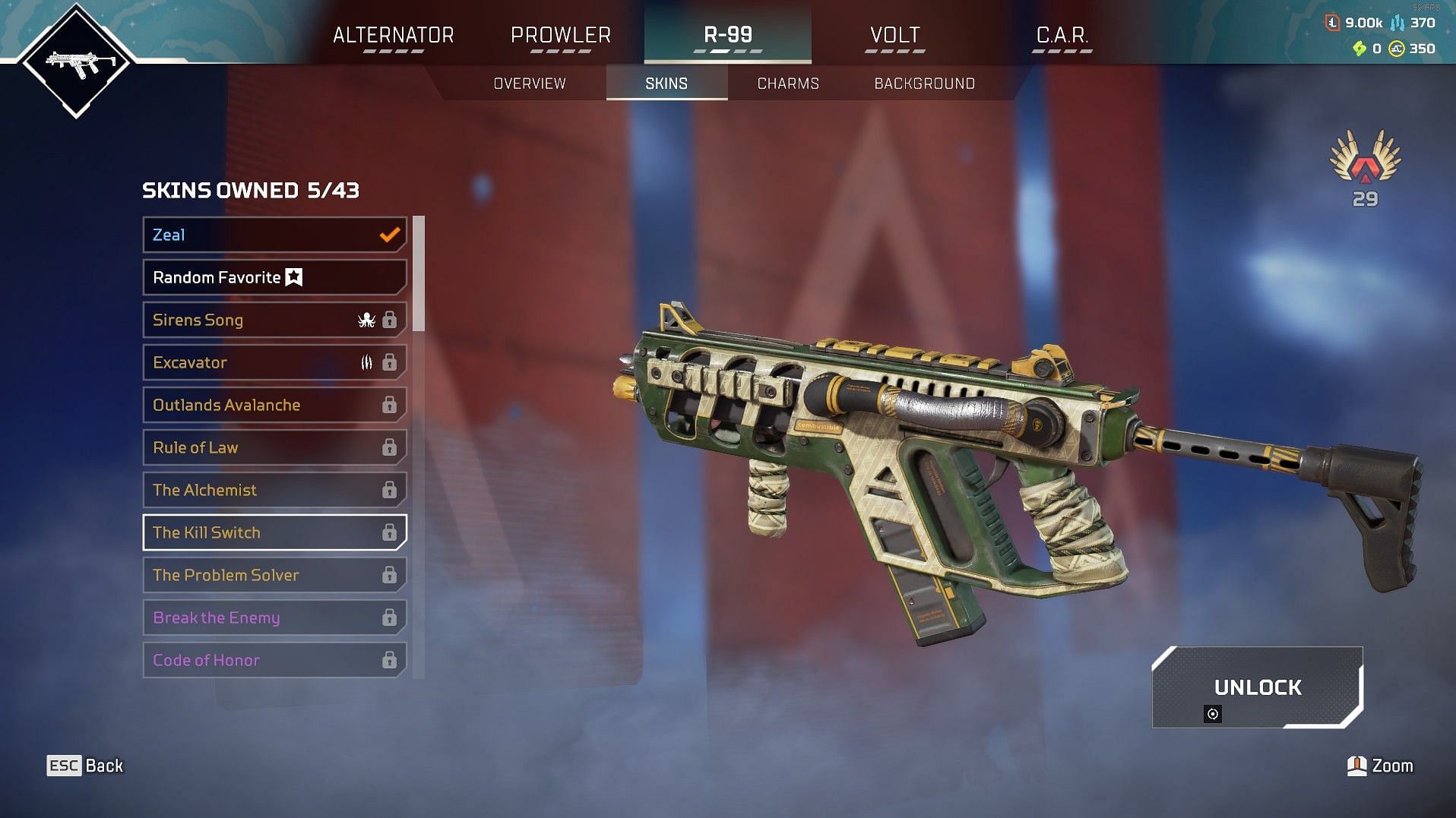Pick the Outlands Avalanche skin
The width and height of the screenshot is (1456, 818).
click(274, 405)
